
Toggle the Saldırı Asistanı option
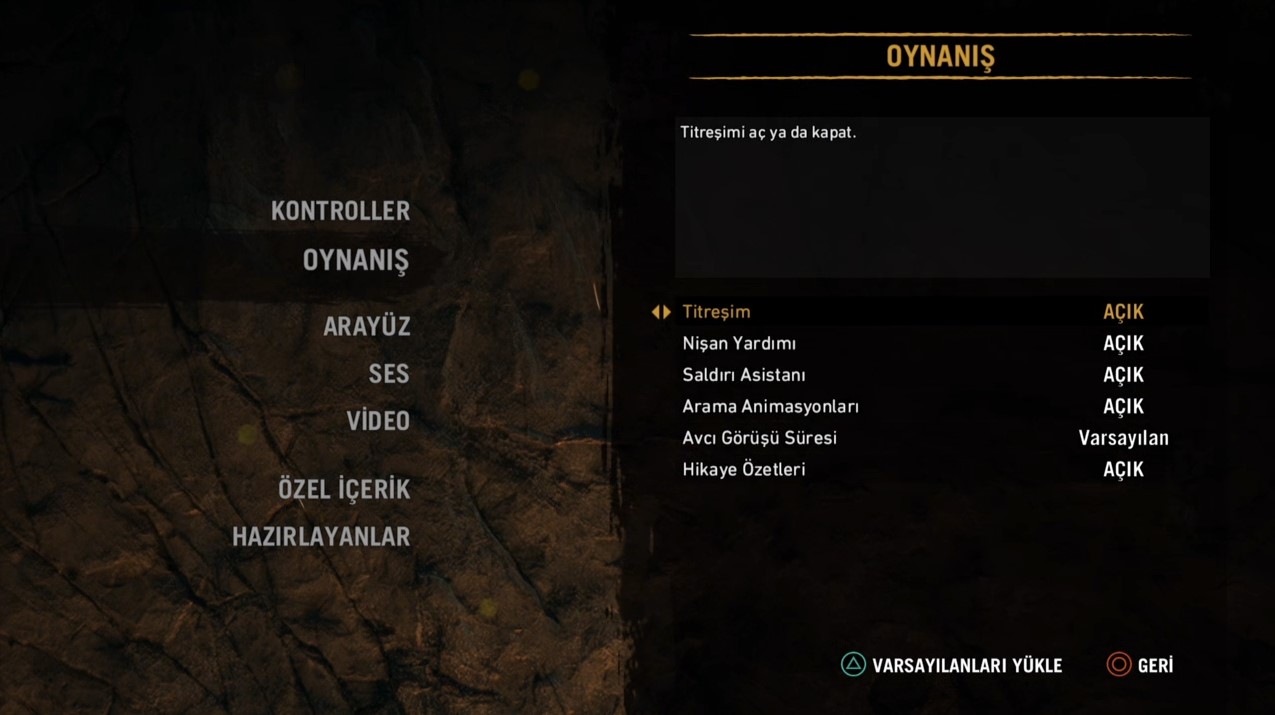(x=1123, y=375)
